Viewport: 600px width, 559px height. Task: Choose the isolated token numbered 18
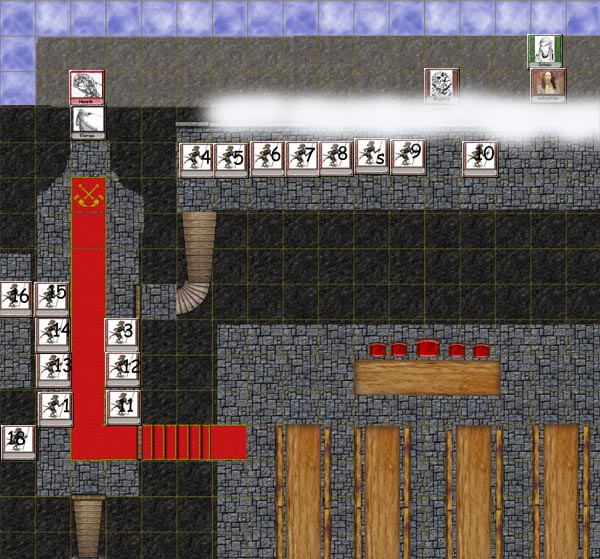pos(18,441)
